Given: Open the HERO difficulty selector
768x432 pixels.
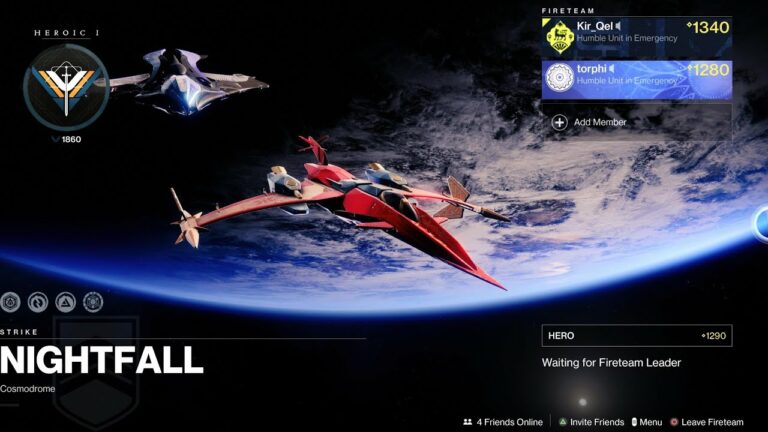Looking at the screenshot, I should 636,336.
